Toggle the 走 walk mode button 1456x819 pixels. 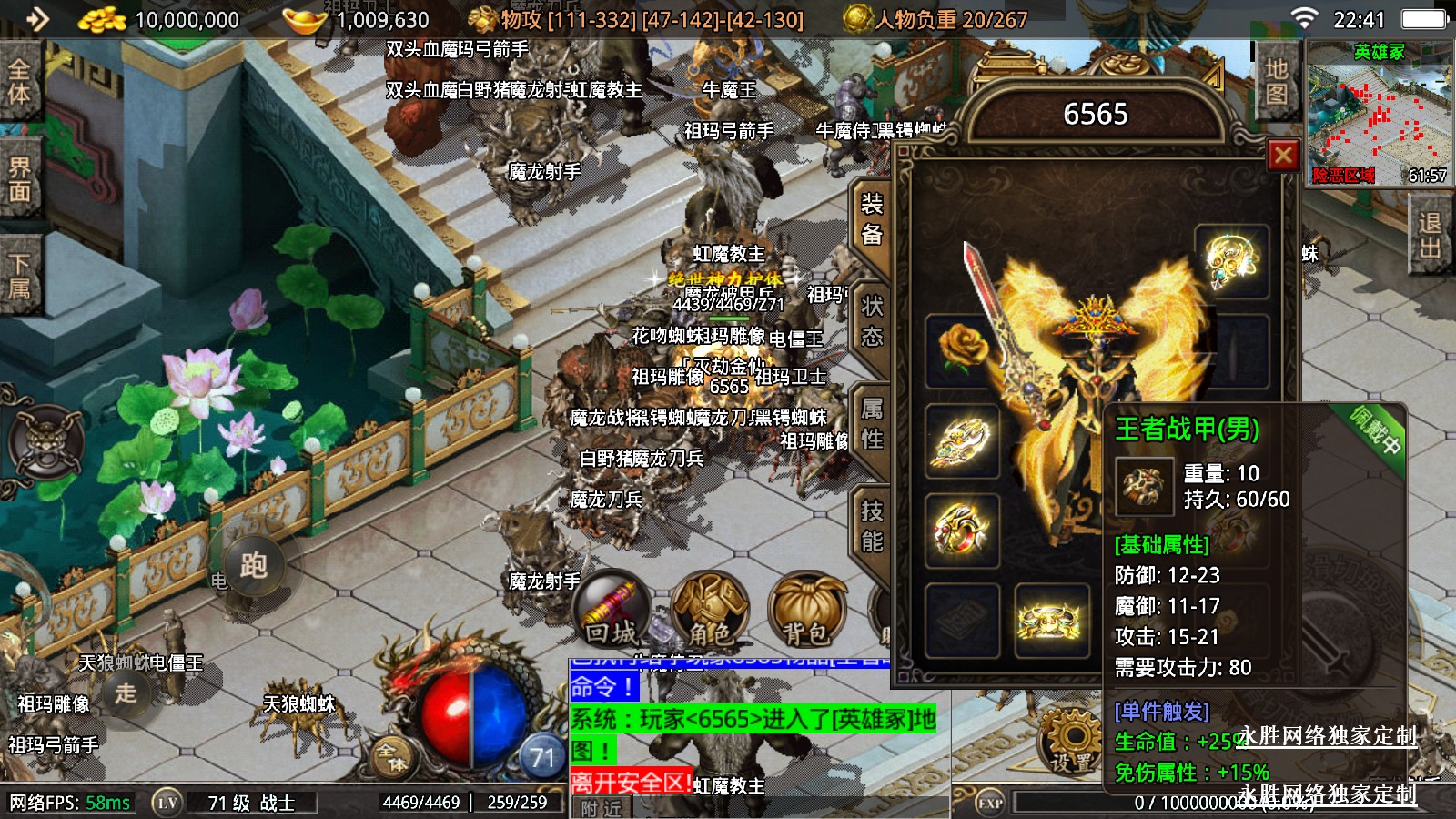126,693
